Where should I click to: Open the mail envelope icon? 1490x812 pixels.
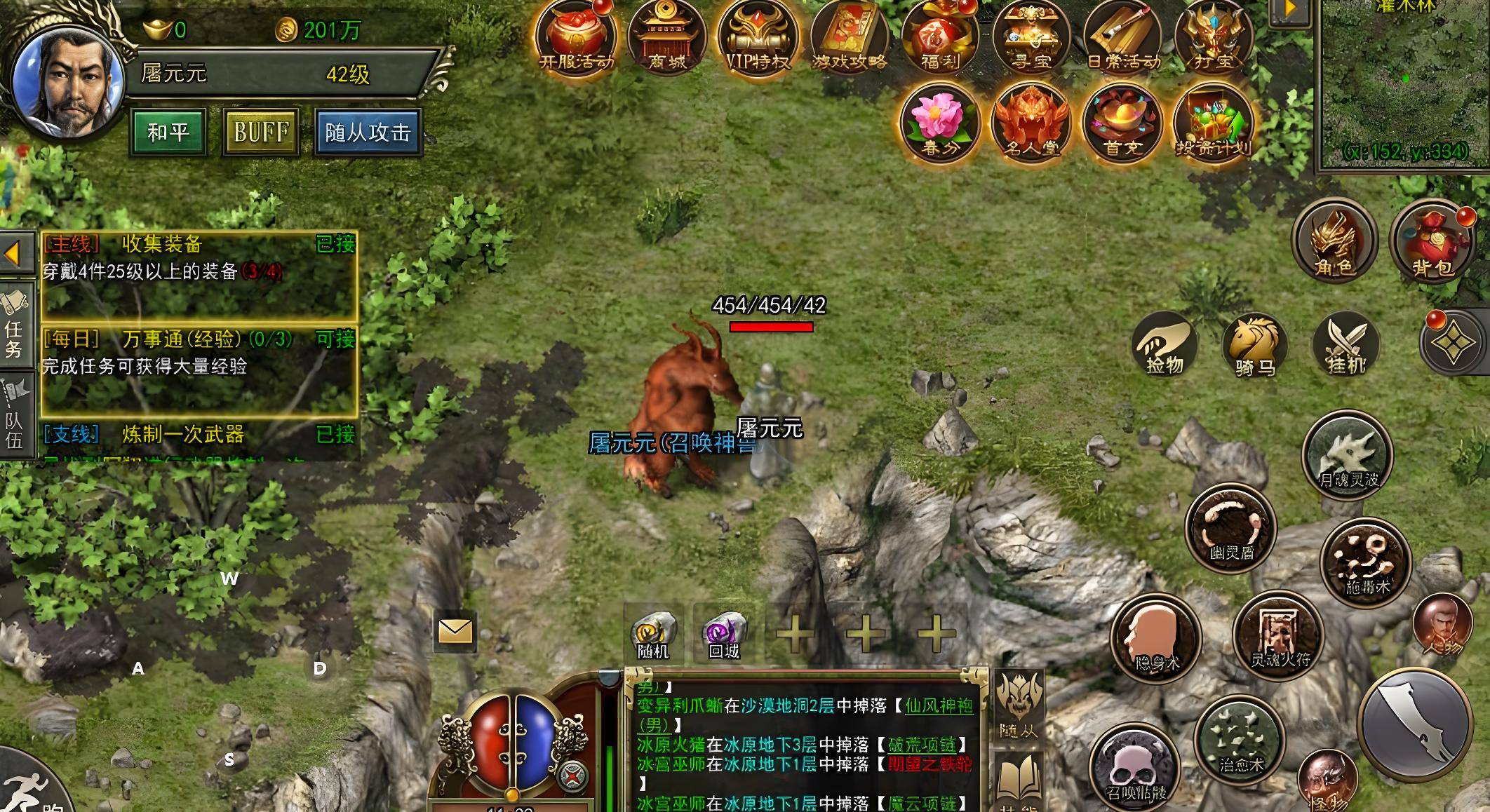[x=455, y=632]
